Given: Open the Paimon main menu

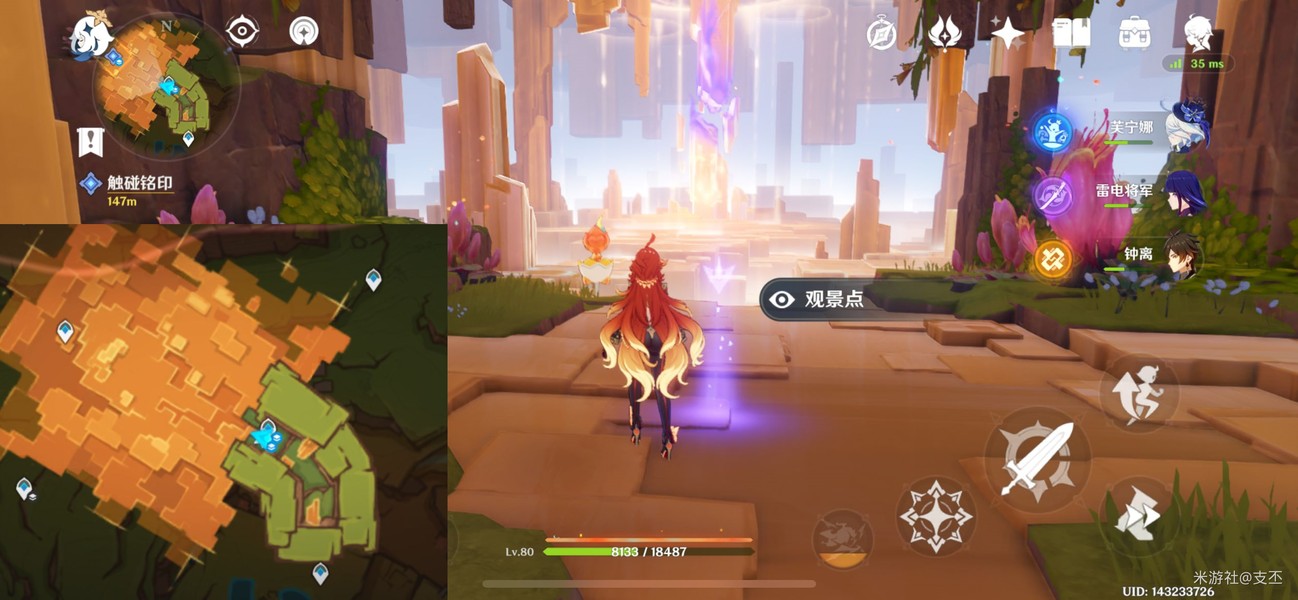Looking at the screenshot, I should (90, 36).
